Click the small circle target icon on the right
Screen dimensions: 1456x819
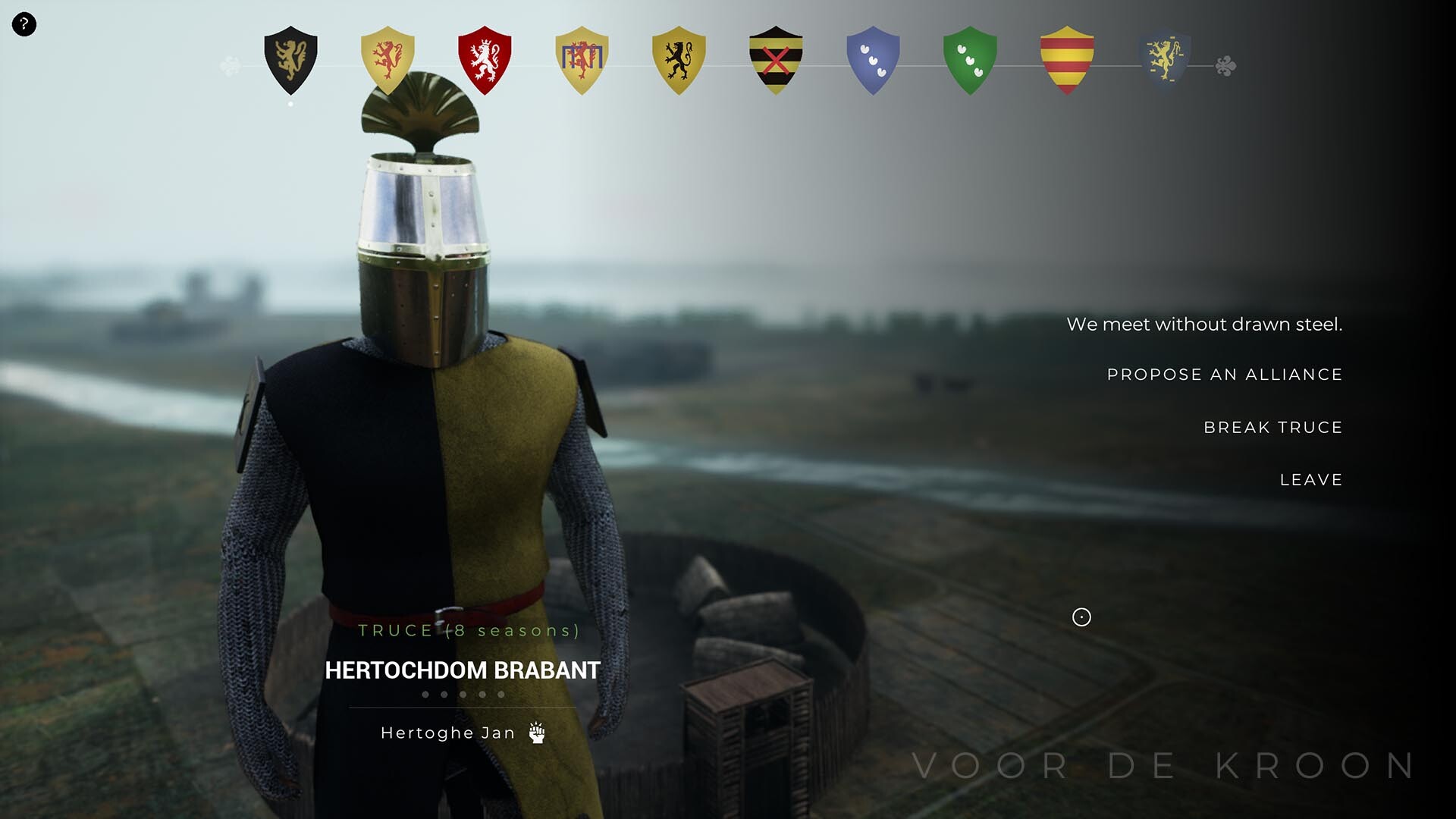[x=1081, y=618]
